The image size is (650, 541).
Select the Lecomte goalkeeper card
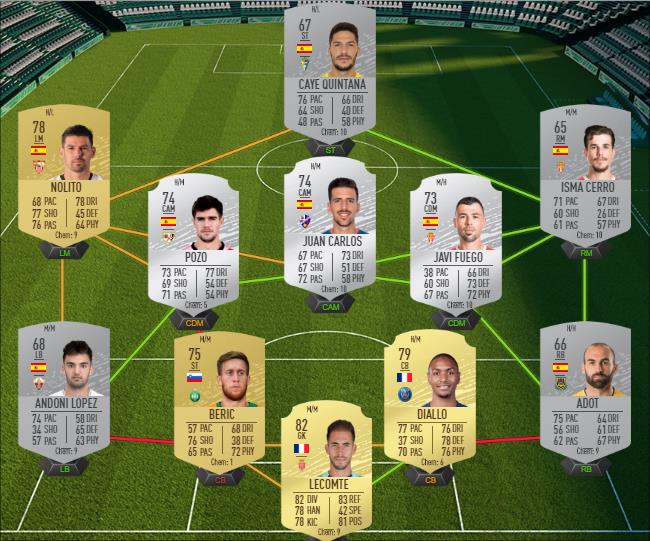tap(326, 470)
